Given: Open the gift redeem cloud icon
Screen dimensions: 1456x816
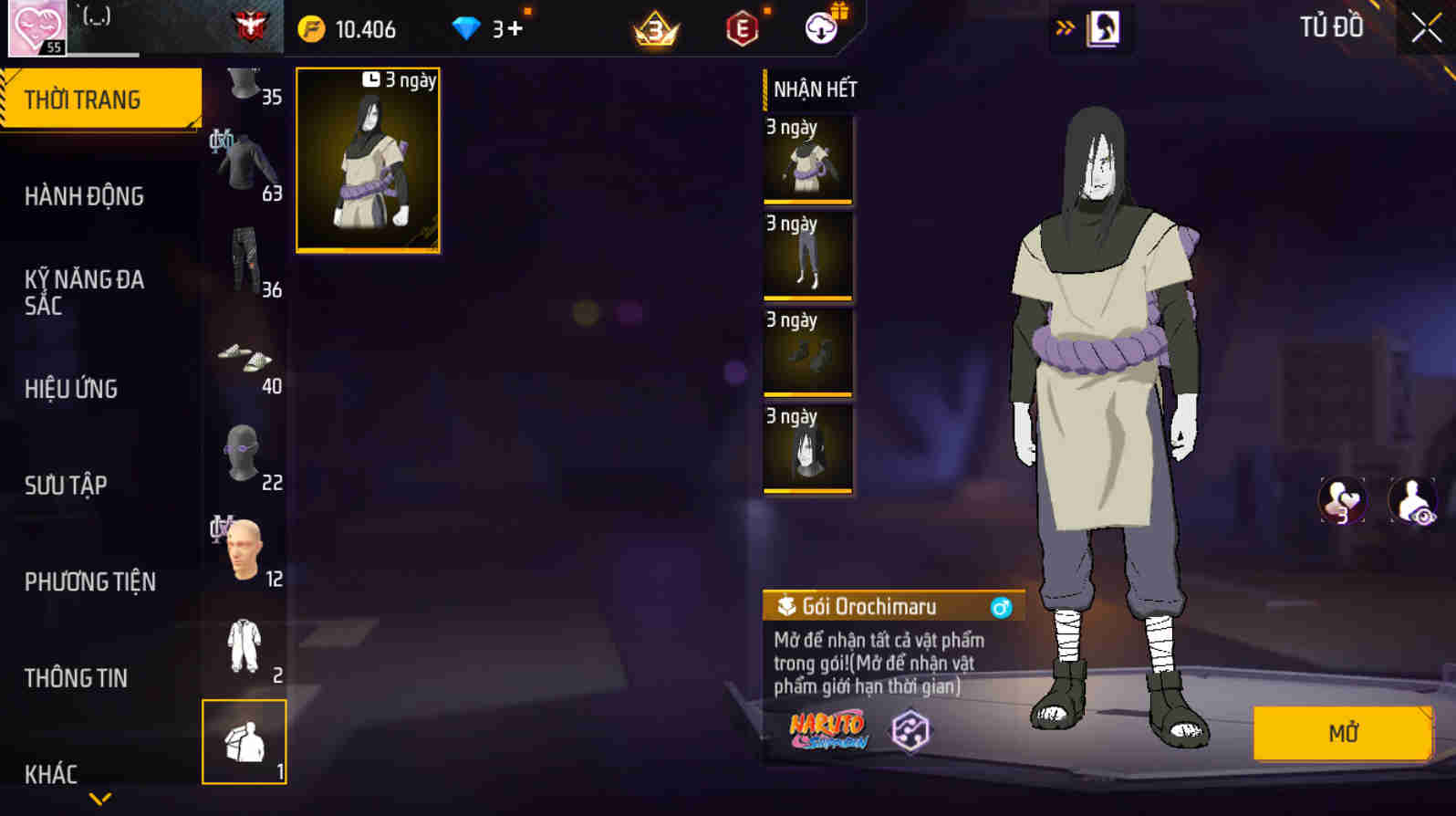Looking at the screenshot, I should pos(820,27).
